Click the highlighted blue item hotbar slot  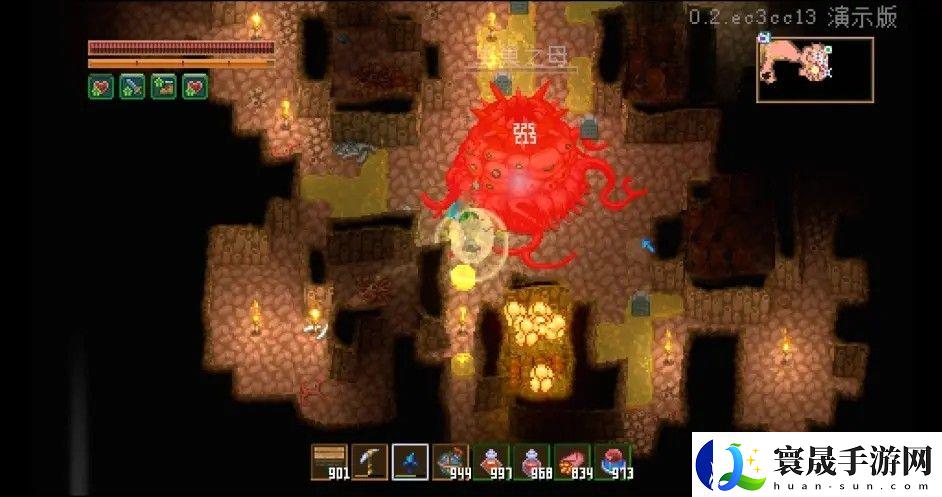[x=410, y=461]
